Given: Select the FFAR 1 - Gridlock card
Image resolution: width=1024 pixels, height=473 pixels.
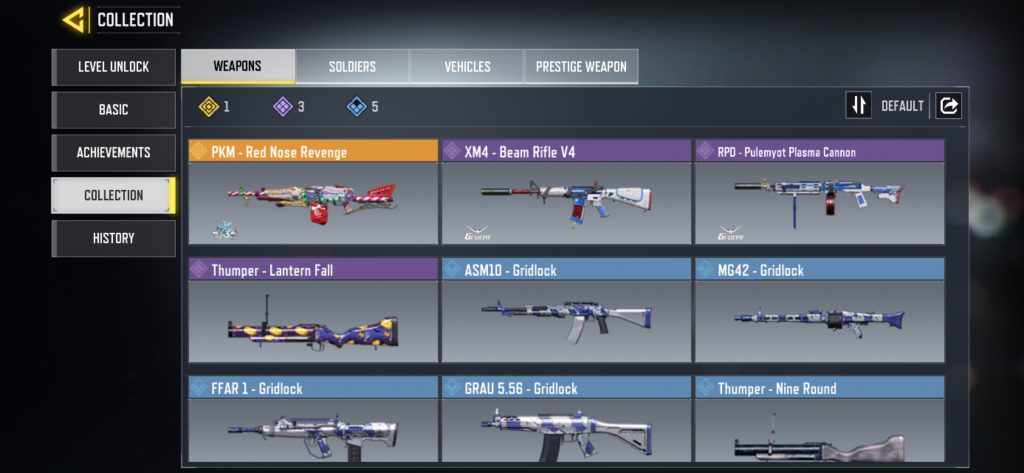Looking at the screenshot, I should 313,419.
